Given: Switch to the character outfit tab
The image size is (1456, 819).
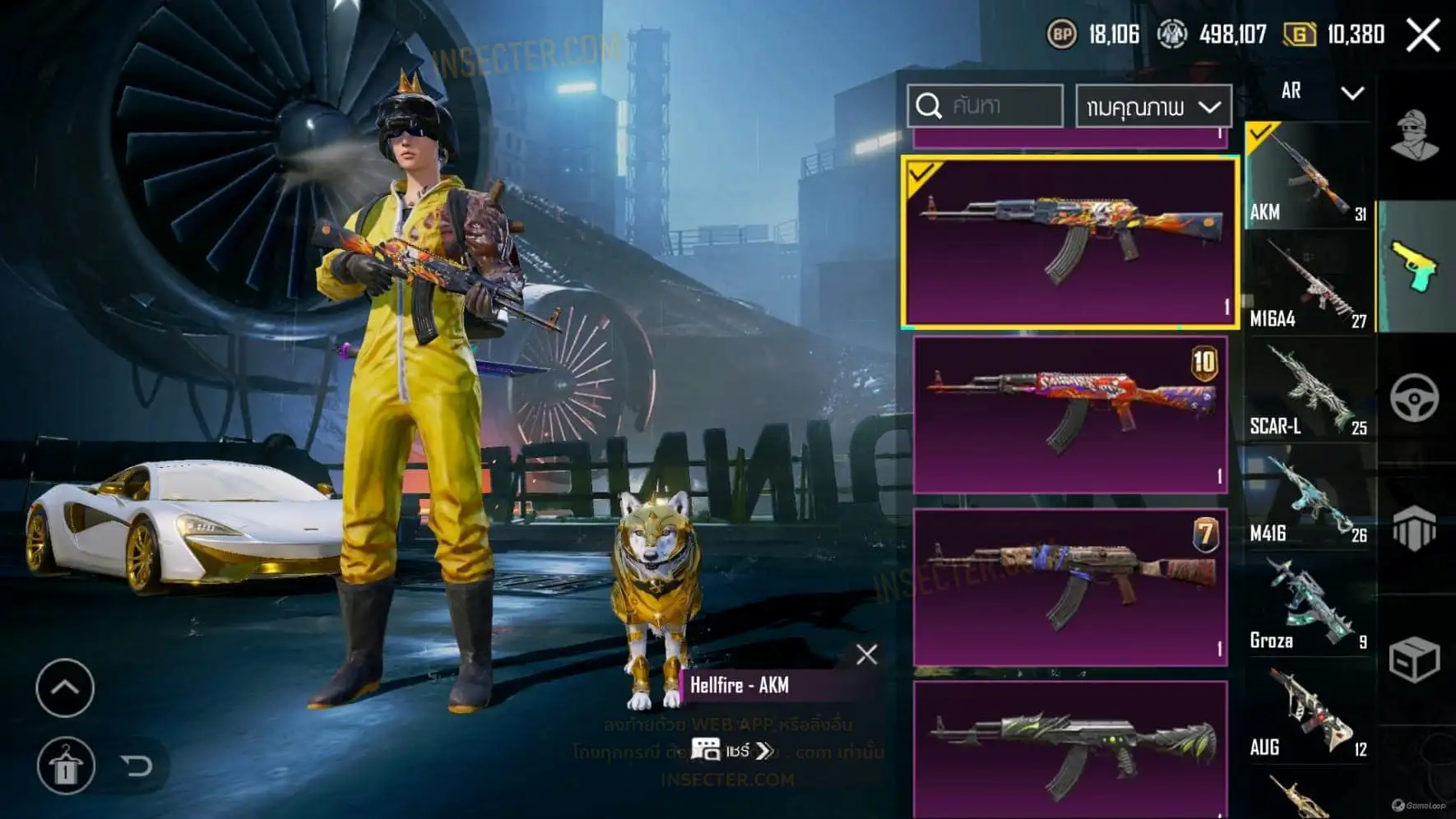Looking at the screenshot, I should 1414,136.
